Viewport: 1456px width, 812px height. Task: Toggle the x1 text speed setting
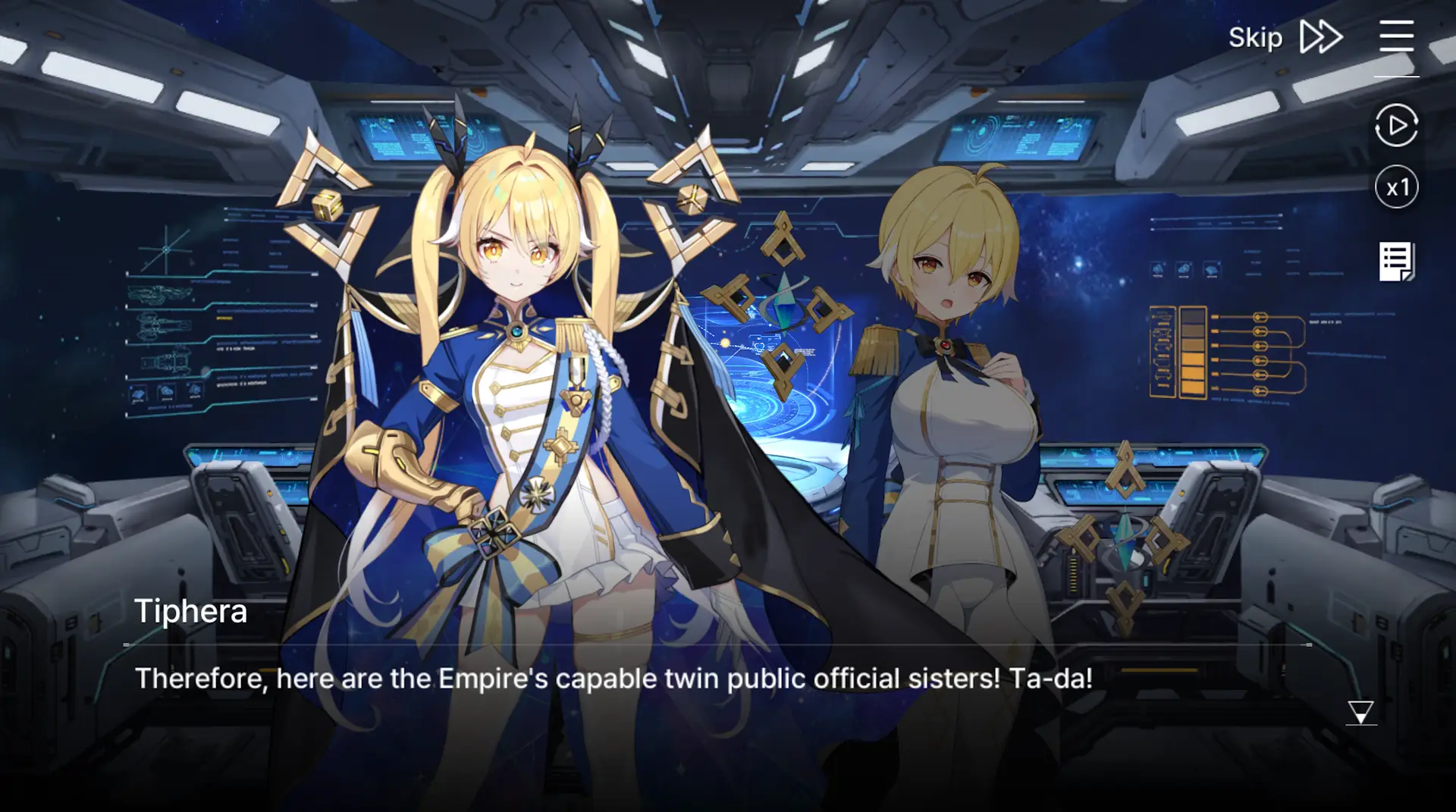tap(1396, 187)
